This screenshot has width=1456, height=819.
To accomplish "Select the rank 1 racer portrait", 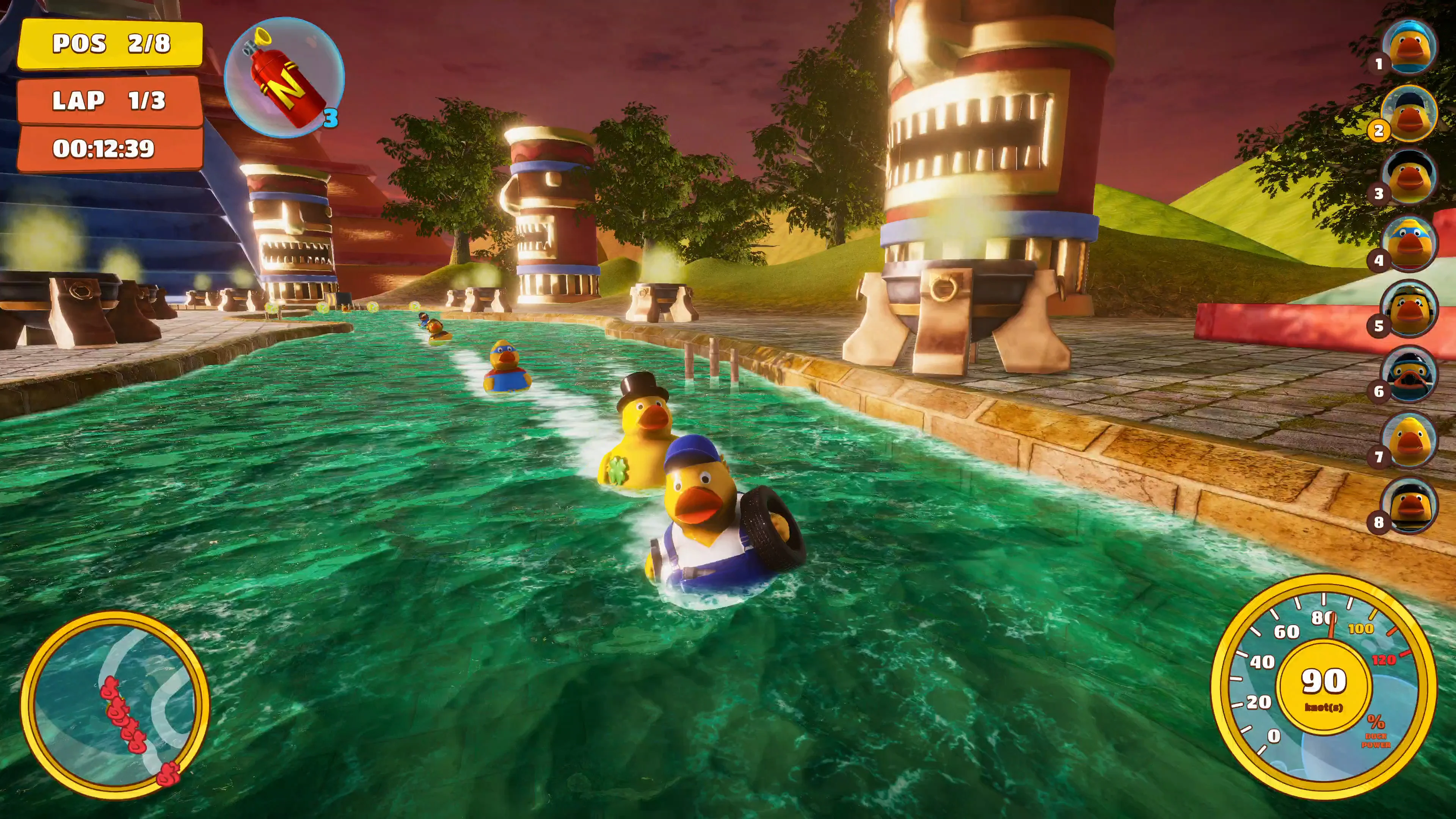I will tap(1409, 46).
